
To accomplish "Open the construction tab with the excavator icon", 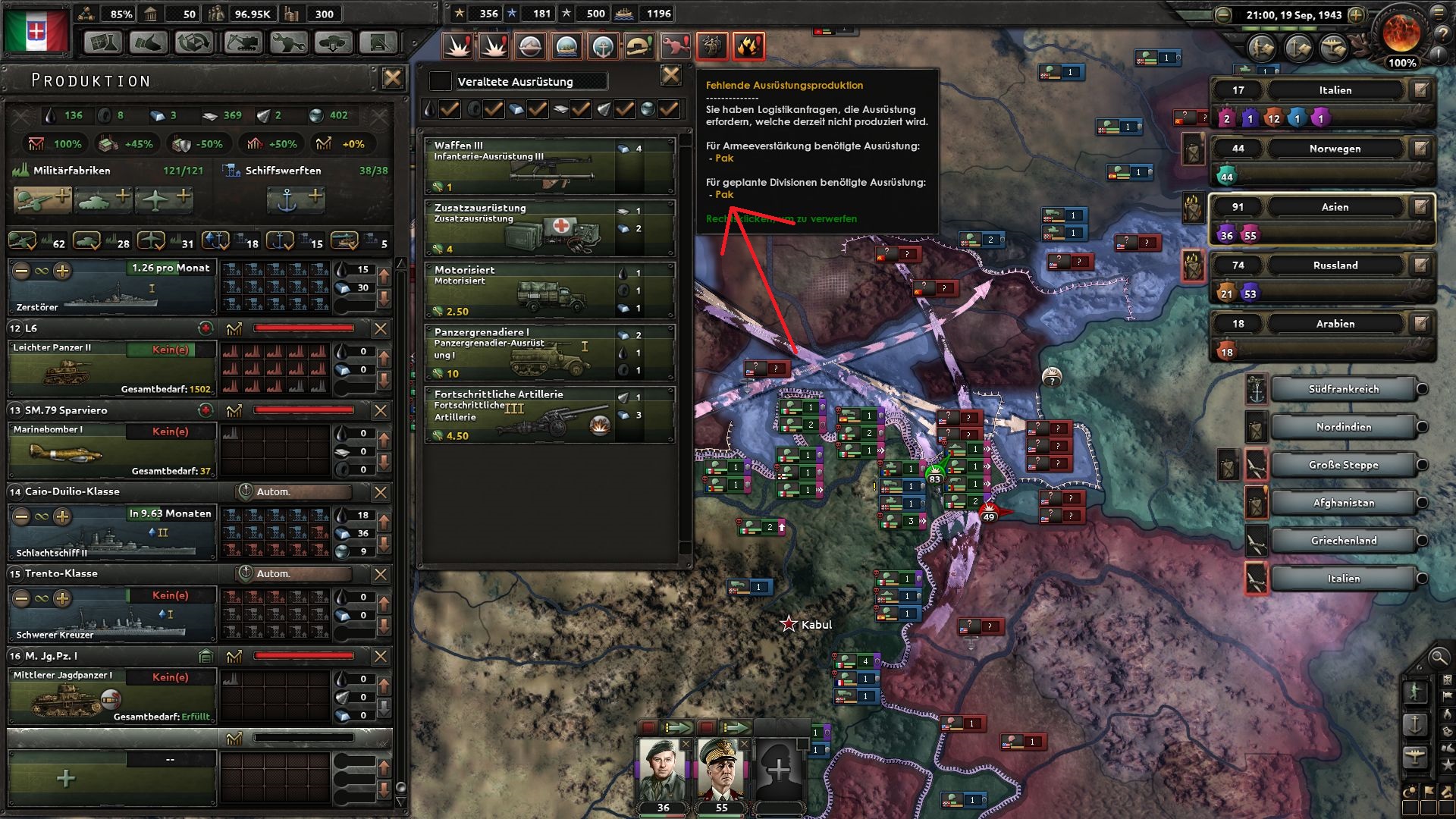I will coord(243,43).
